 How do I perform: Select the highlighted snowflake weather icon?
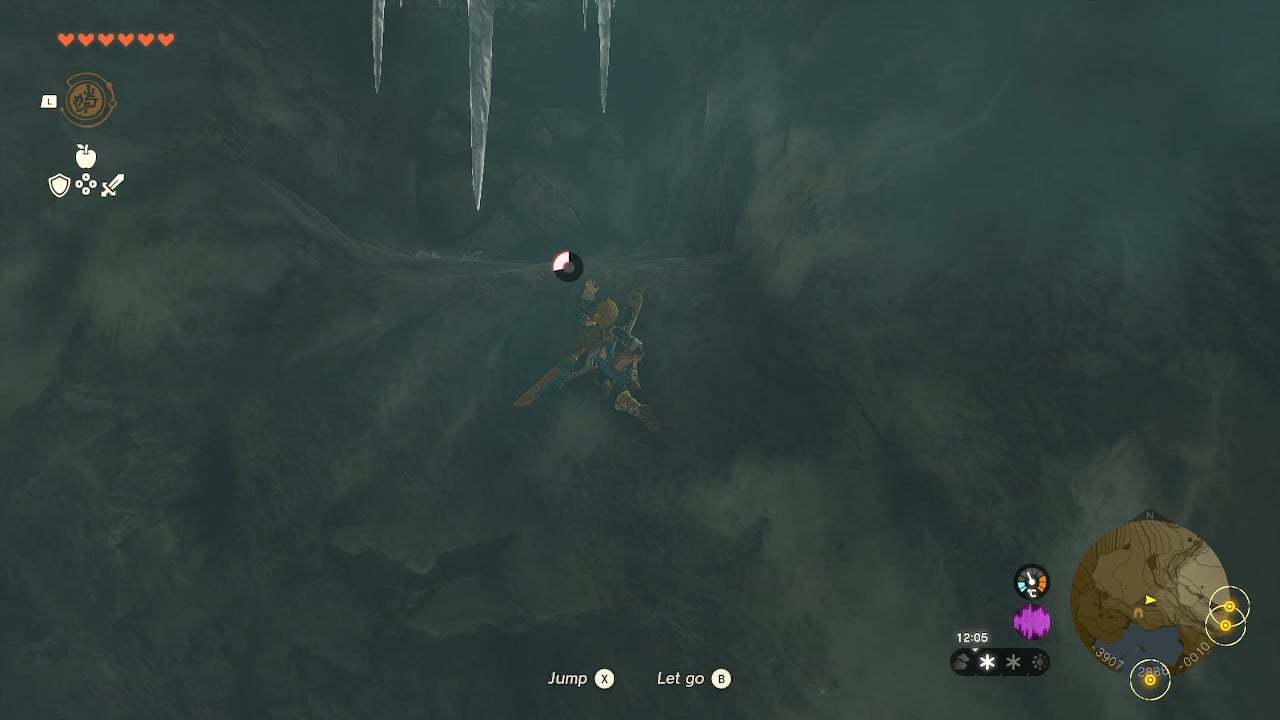click(986, 661)
